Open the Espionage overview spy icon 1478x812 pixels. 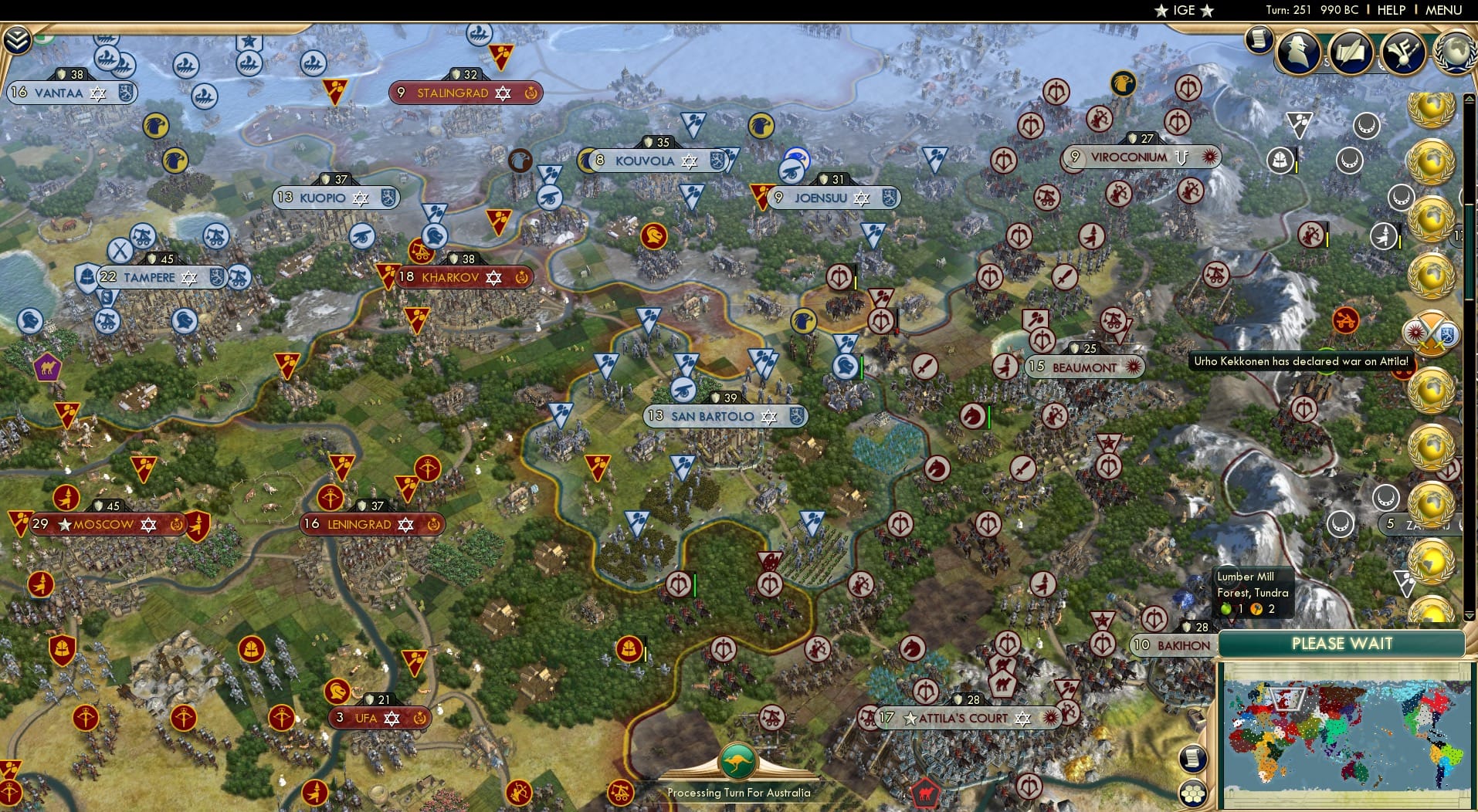1299,52
